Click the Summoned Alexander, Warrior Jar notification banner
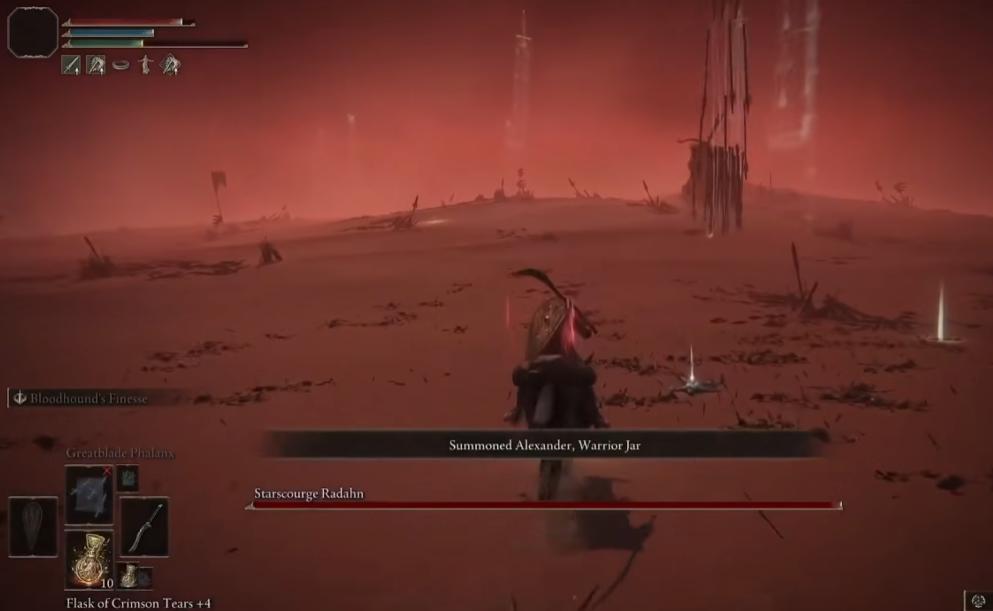The image size is (993, 611). [544, 445]
